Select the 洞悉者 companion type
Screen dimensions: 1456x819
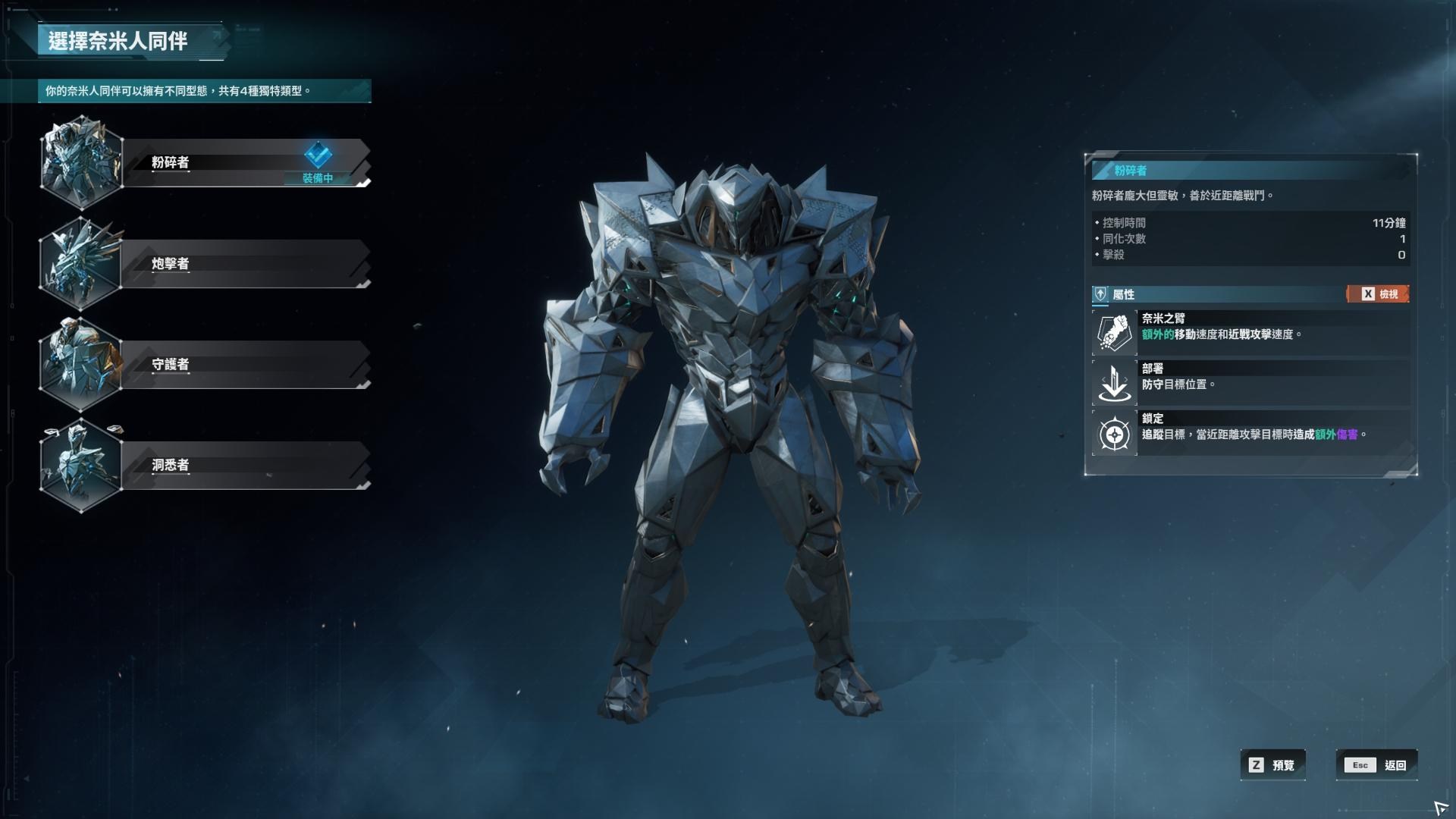[x=243, y=465]
